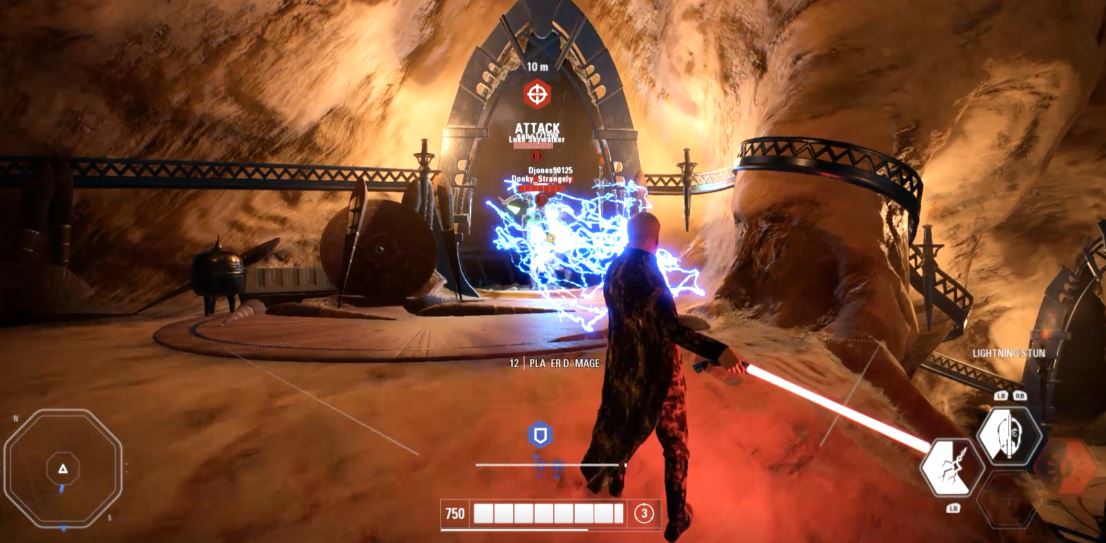Trigger the half-face lightsaber ability hexagon

pyautogui.click(x=1008, y=436)
